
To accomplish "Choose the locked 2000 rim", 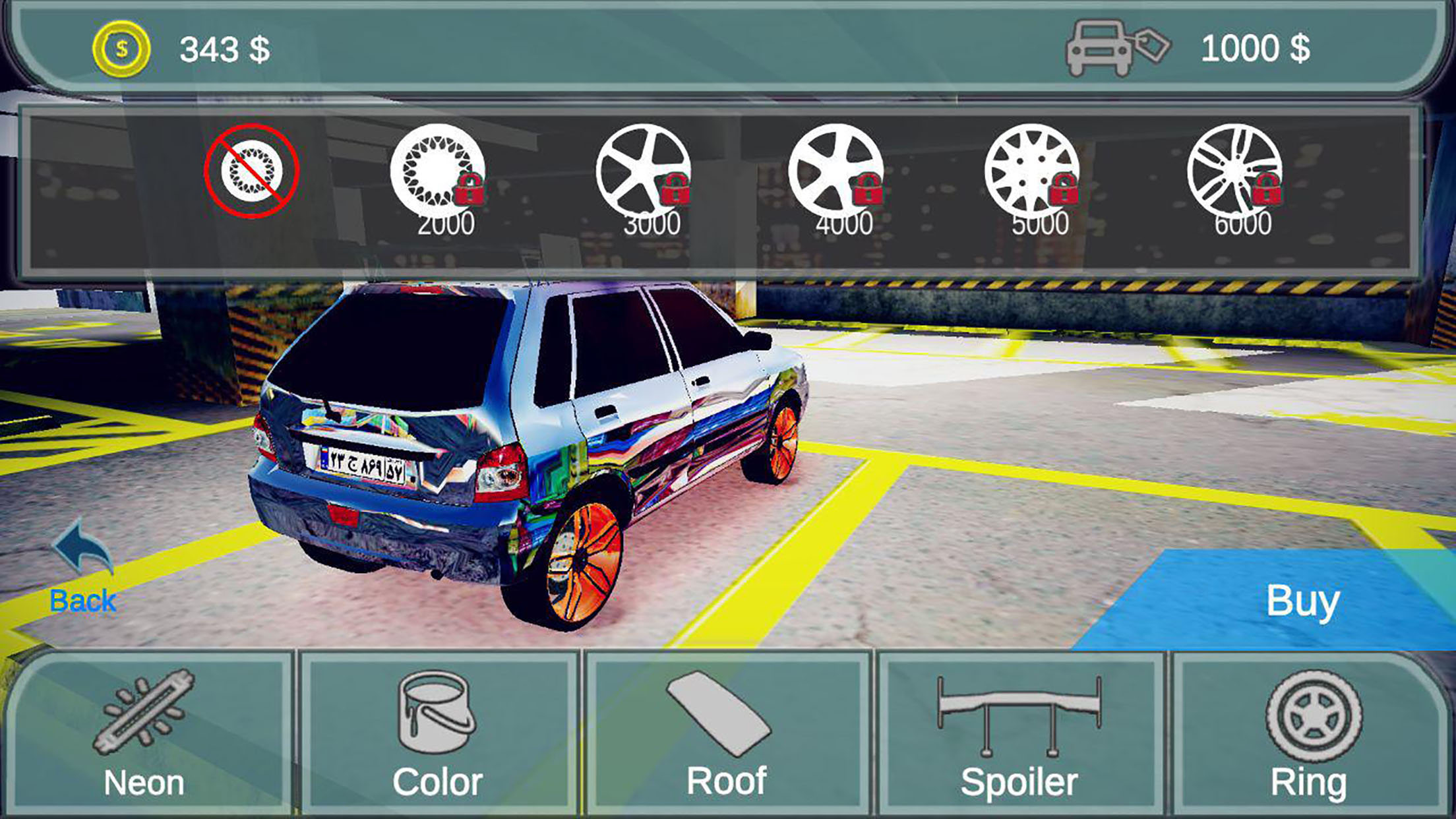I will click(x=438, y=173).
